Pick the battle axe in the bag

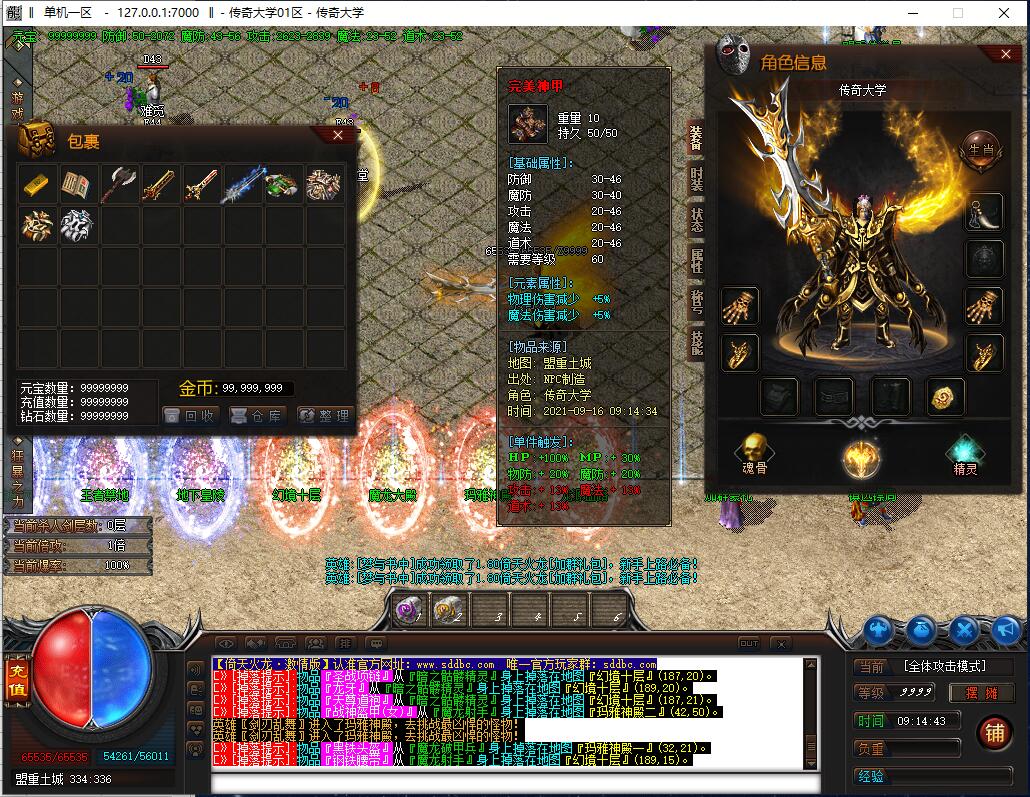[x=118, y=184]
